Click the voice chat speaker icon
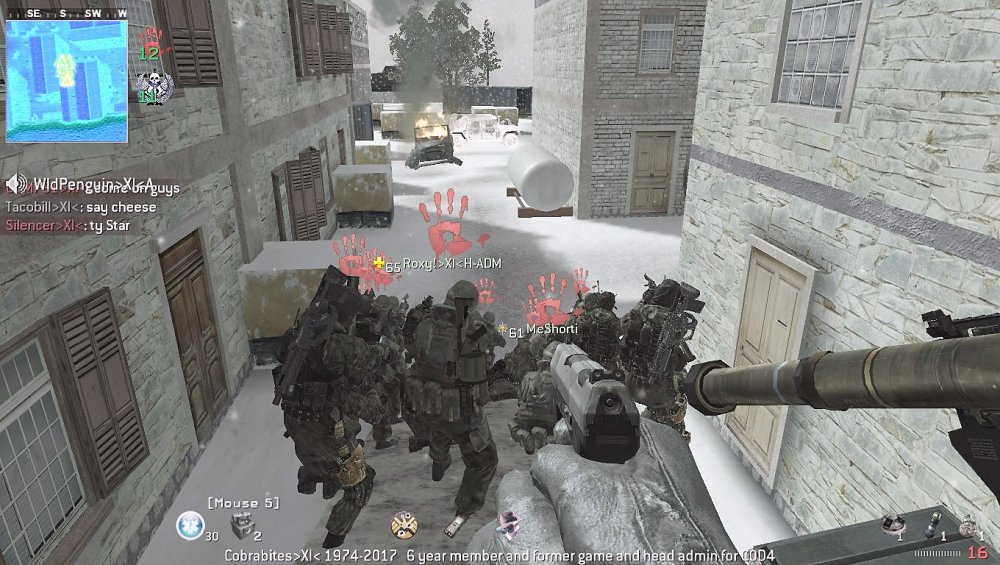The width and height of the screenshot is (1000, 565). pos(16,184)
